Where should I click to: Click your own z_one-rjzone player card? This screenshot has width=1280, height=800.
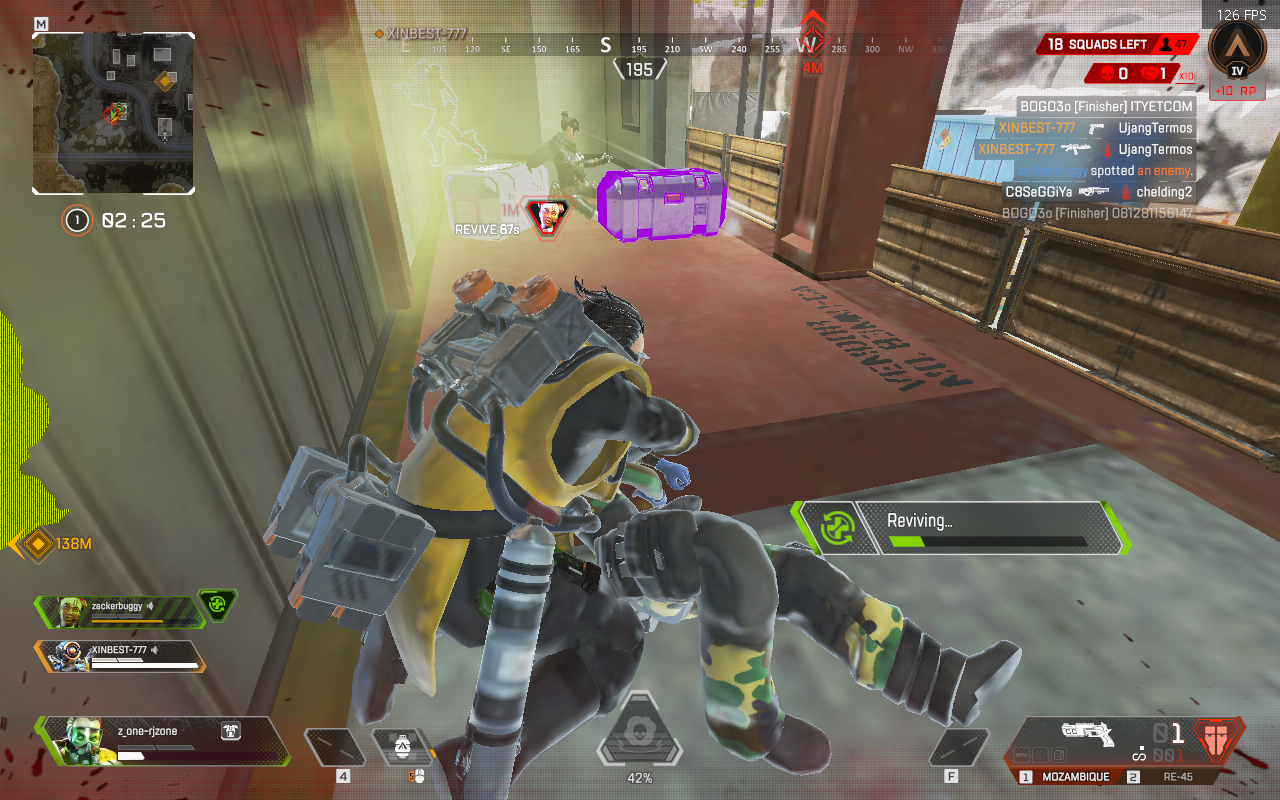pos(165,741)
